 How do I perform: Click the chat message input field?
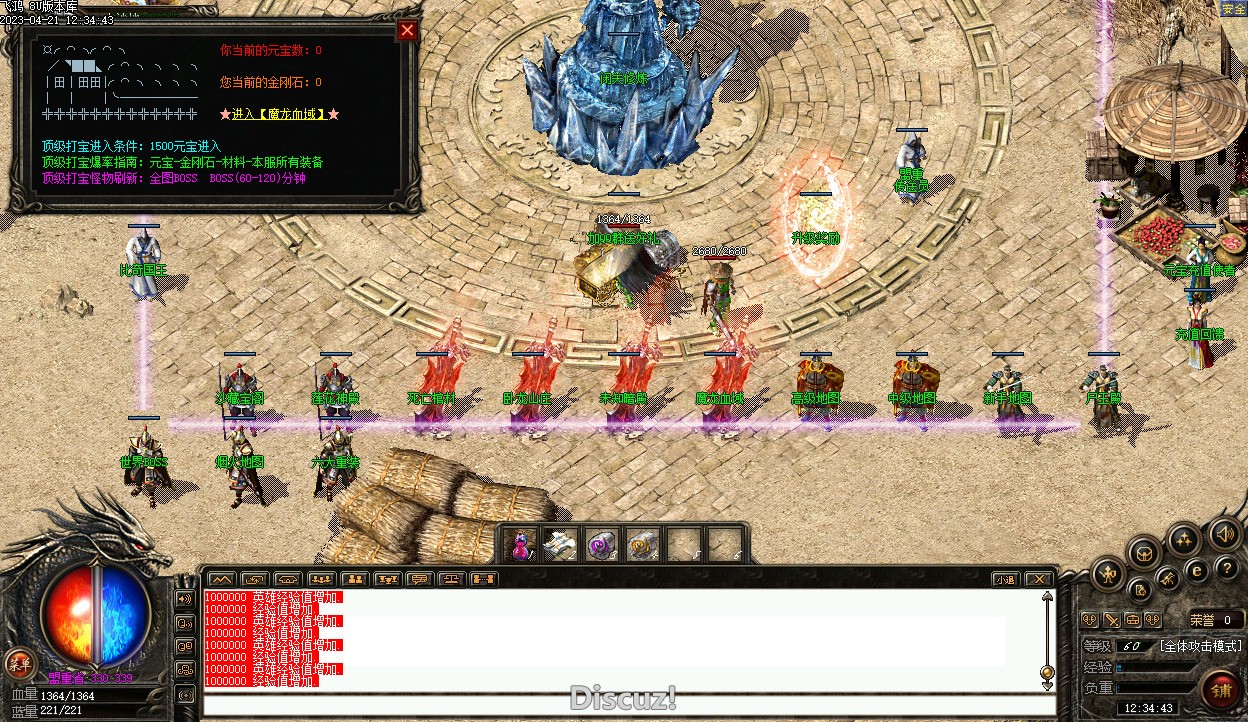628,705
